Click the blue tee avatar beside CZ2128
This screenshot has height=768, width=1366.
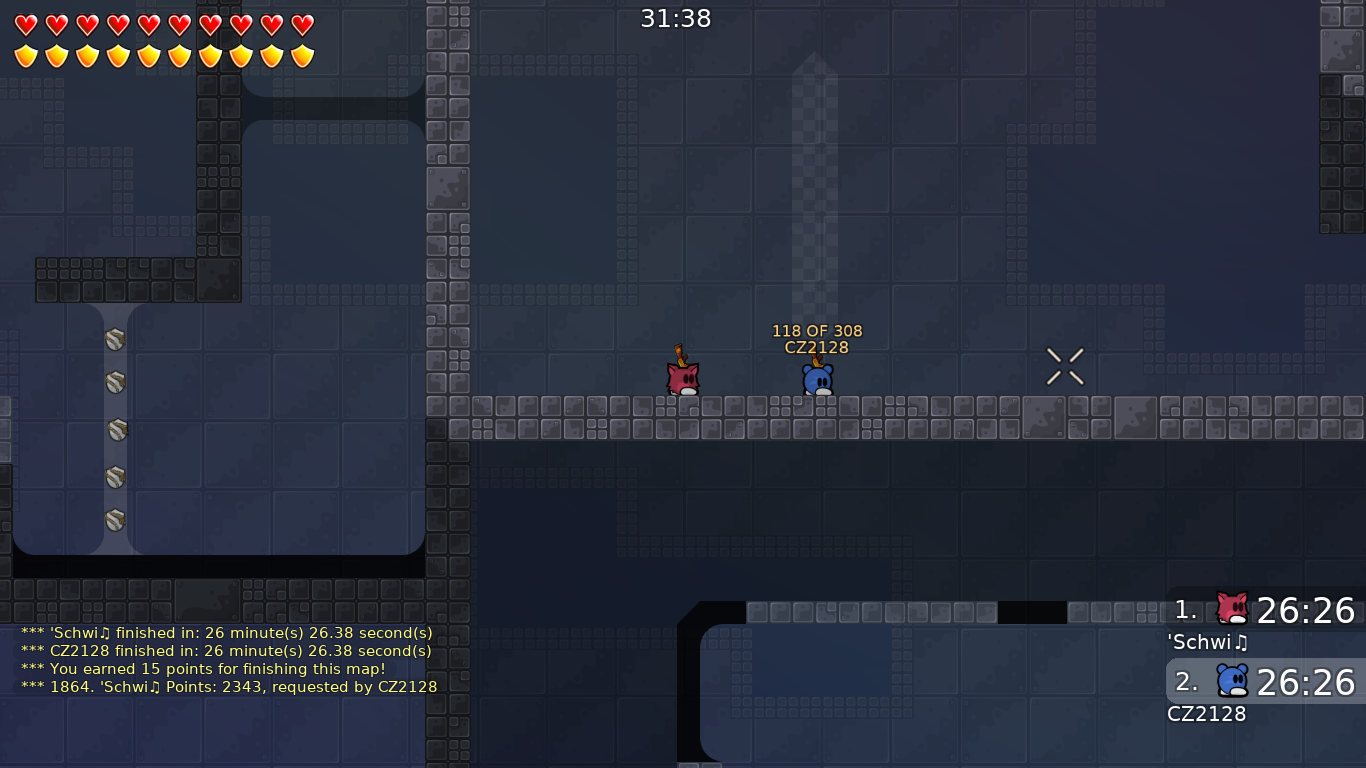pyautogui.click(x=1231, y=682)
